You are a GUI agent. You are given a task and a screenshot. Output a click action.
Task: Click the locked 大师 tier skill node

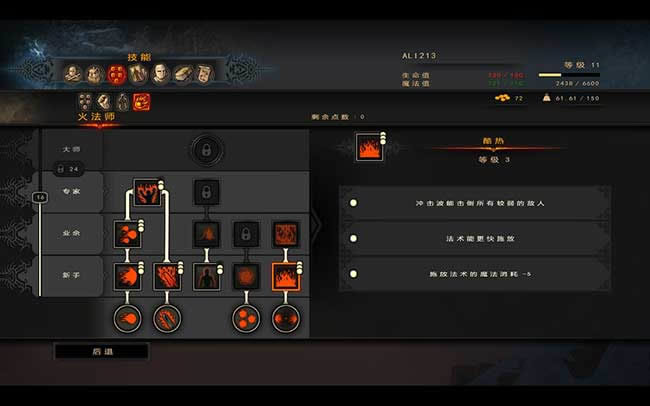tap(205, 150)
